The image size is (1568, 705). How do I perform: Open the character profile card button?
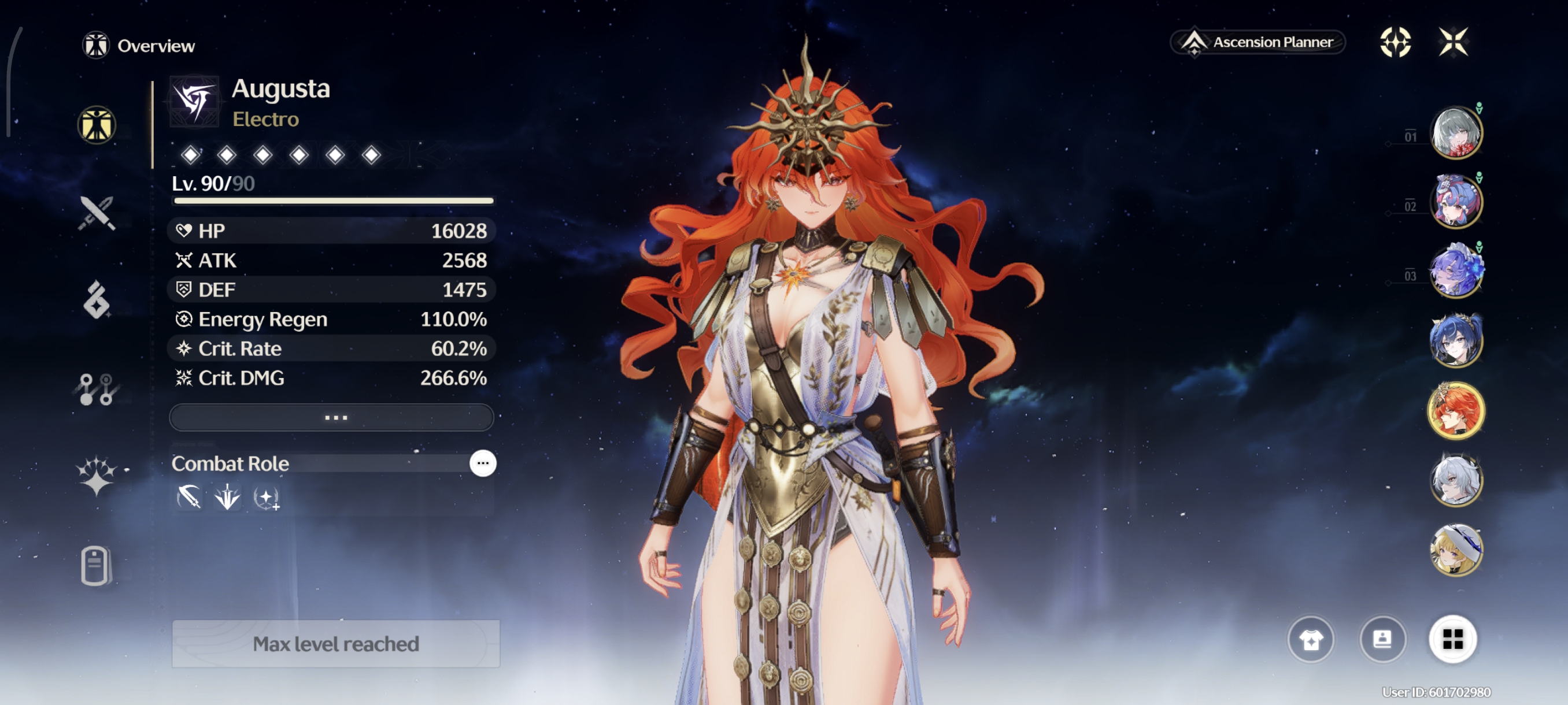1382,639
